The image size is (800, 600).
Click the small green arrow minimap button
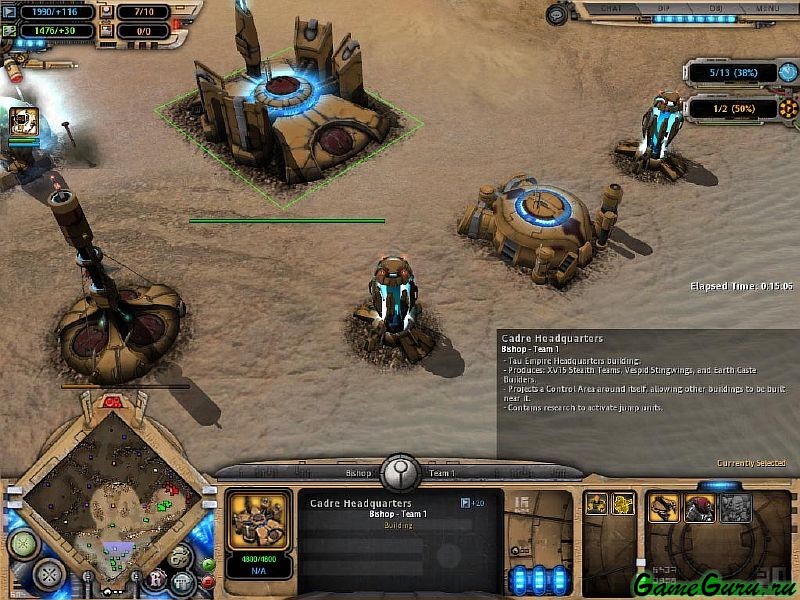pos(207,564)
